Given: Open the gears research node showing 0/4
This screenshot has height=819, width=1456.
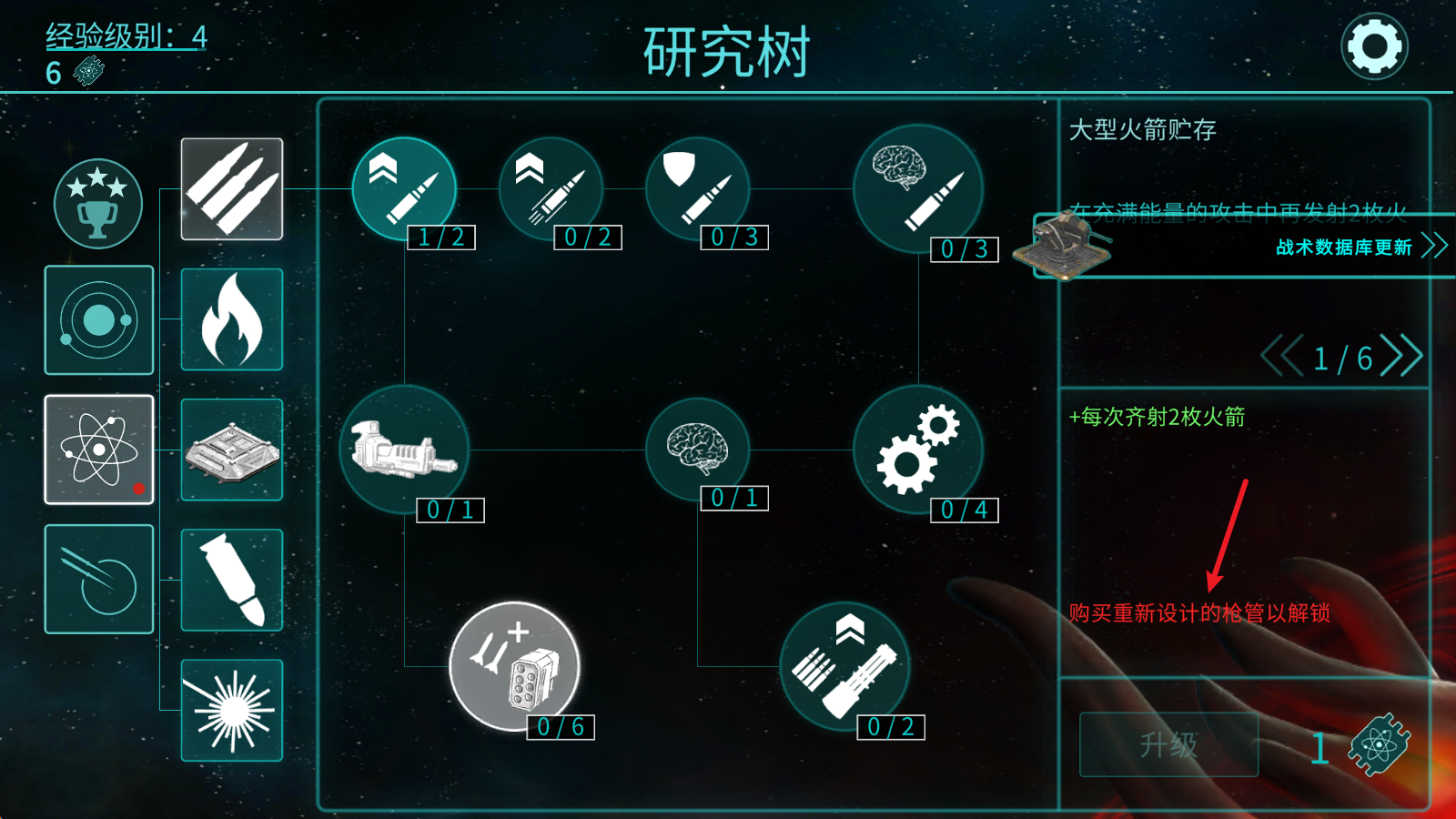Looking at the screenshot, I should coord(919,450).
